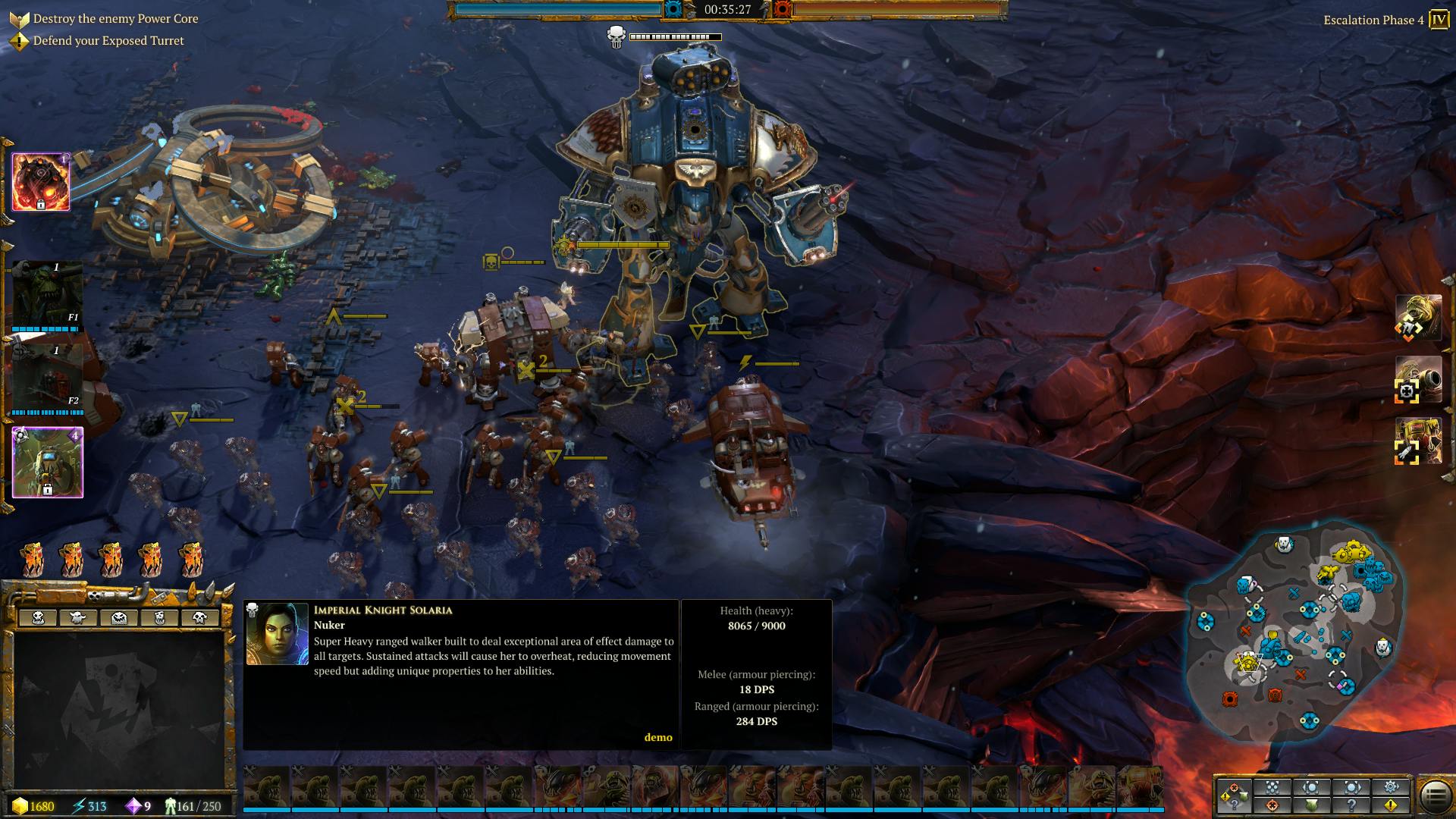Click the Escalation Phase IV badge
The image size is (1456, 819).
1438,20
